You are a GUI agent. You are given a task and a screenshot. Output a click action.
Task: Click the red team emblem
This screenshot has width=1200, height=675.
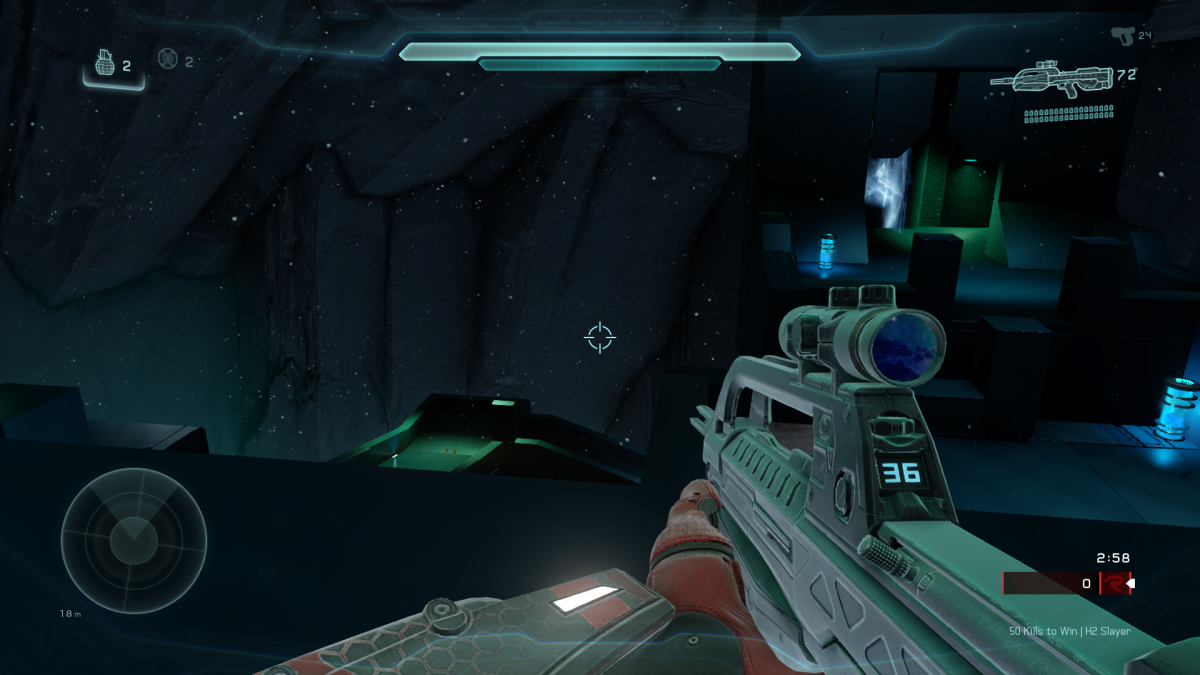point(1113,583)
